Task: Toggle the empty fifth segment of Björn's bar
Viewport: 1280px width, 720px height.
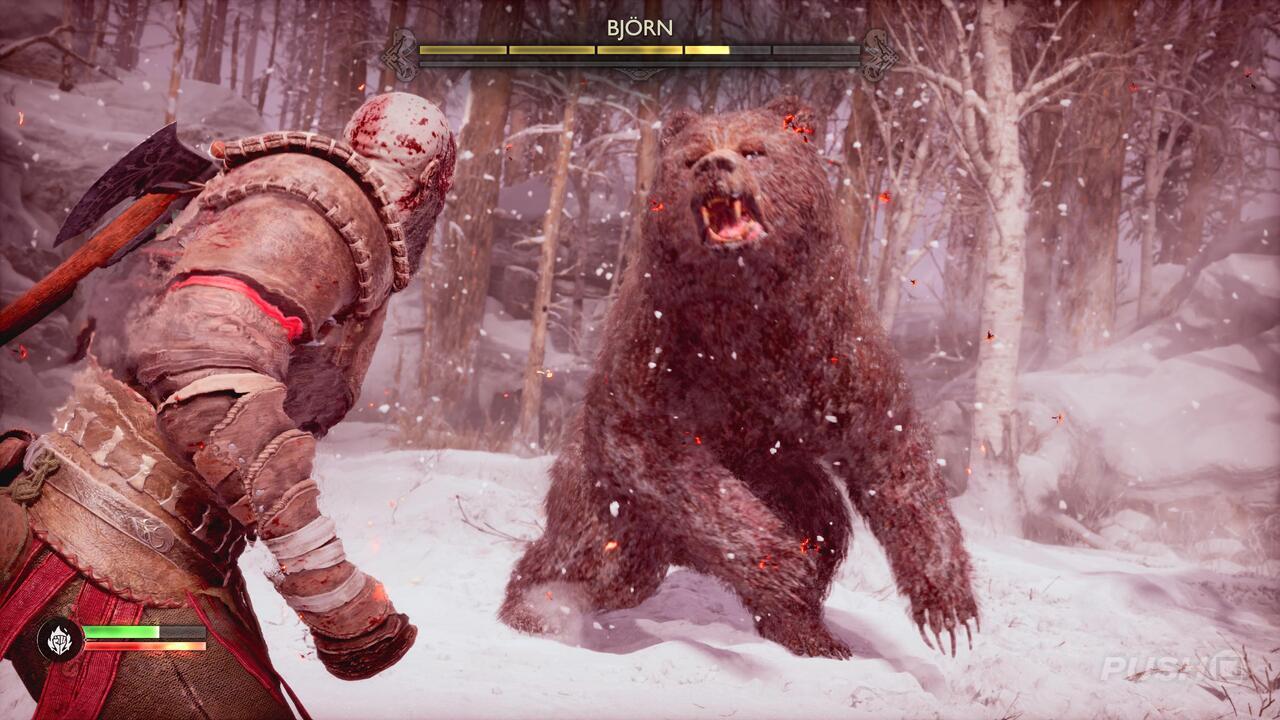Action: (814, 48)
